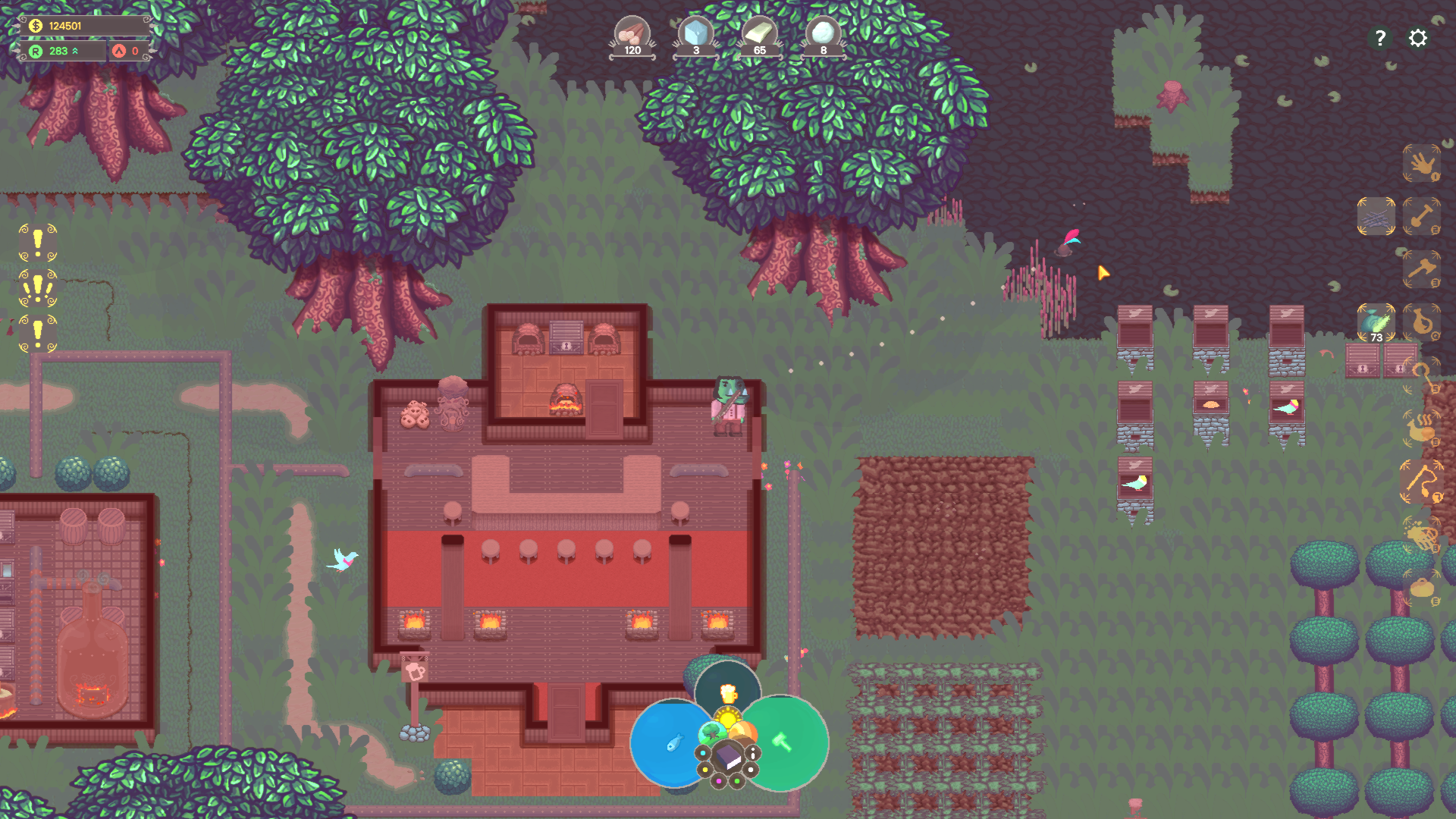1456x819 pixels.
Task: Toggle the cyan dot indicator
Action: point(702,752)
